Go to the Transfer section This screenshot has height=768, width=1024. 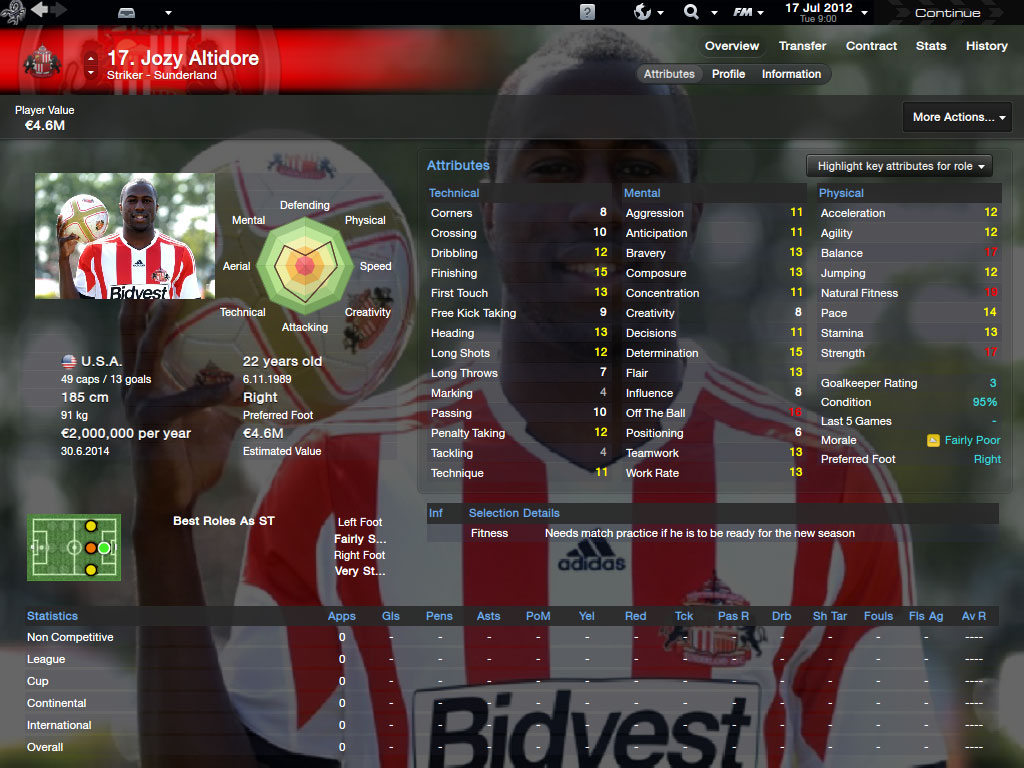[803, 46]
